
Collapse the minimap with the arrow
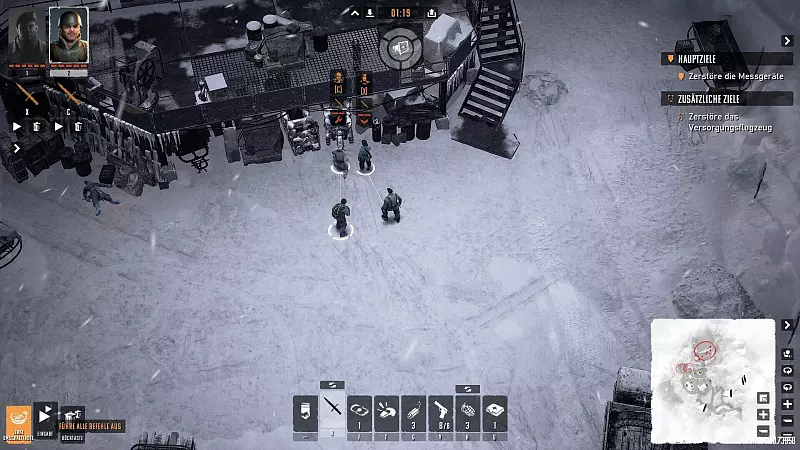tap(788, 325)
